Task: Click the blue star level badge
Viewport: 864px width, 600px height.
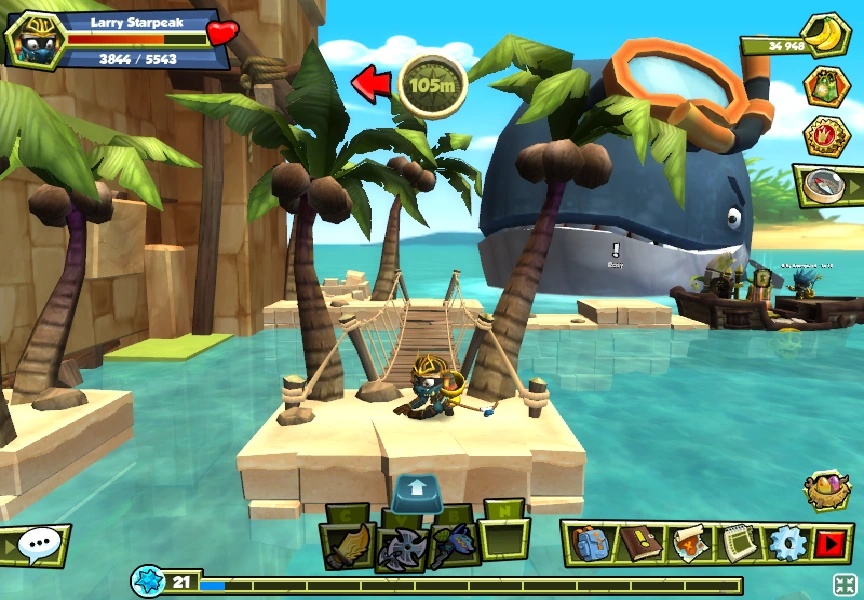Action: (149, 582)
